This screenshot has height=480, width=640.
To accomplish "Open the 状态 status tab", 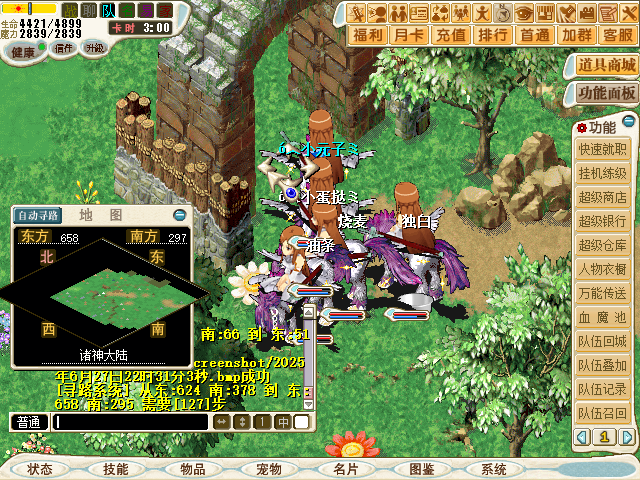I will tap(40, 469).
